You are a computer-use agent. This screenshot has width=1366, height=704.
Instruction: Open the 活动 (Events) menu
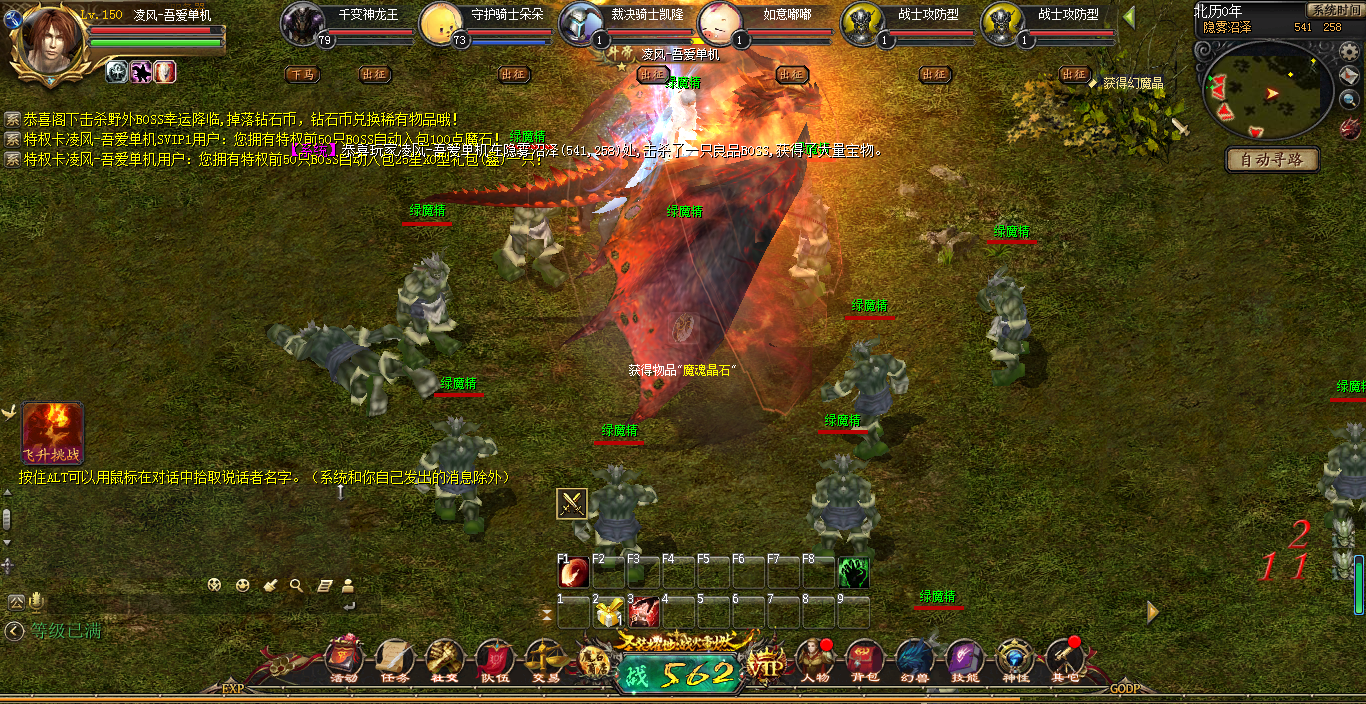[x=343, y=659]
